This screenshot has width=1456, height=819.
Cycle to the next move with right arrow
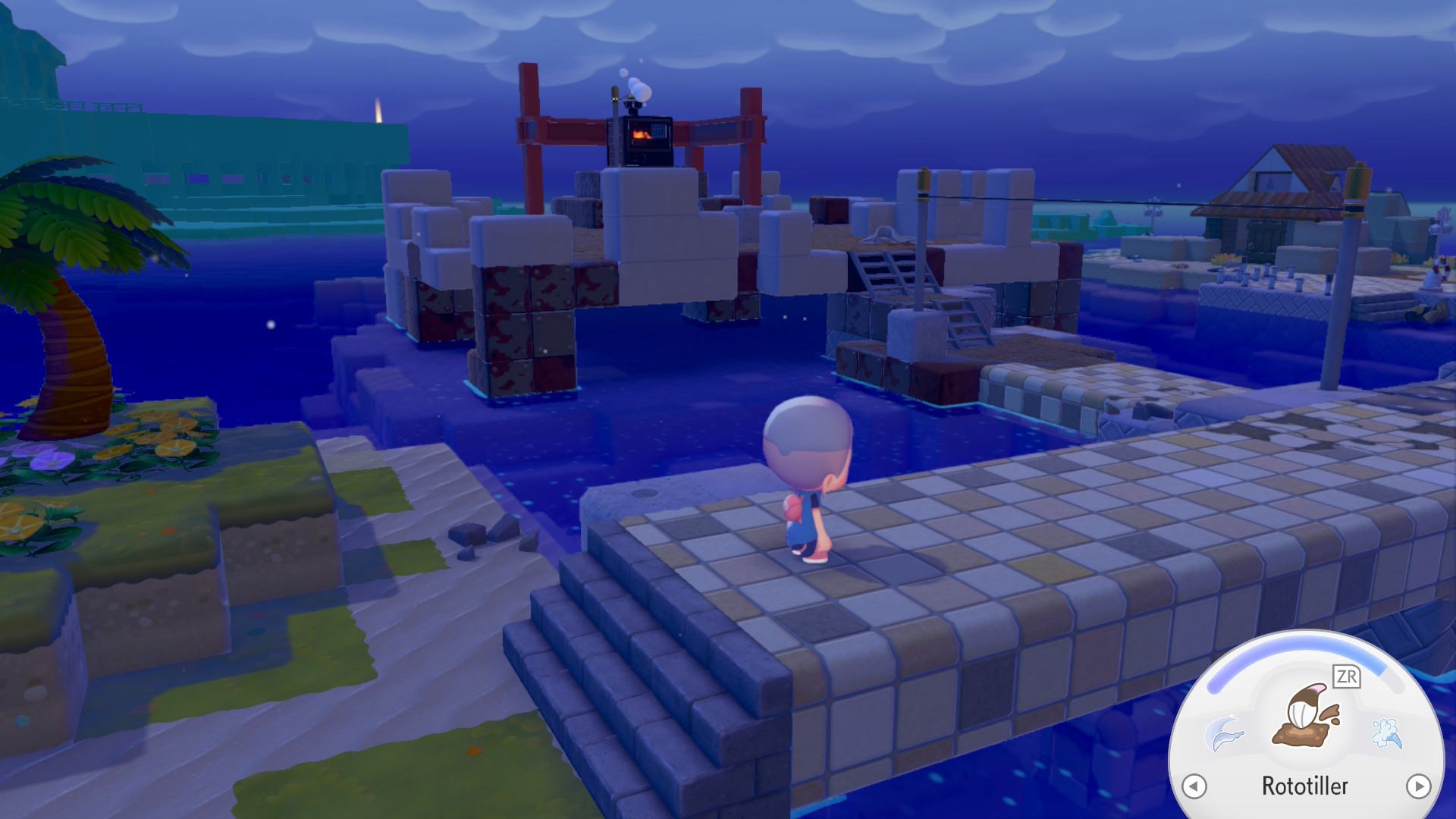(x=1418, y=786)
